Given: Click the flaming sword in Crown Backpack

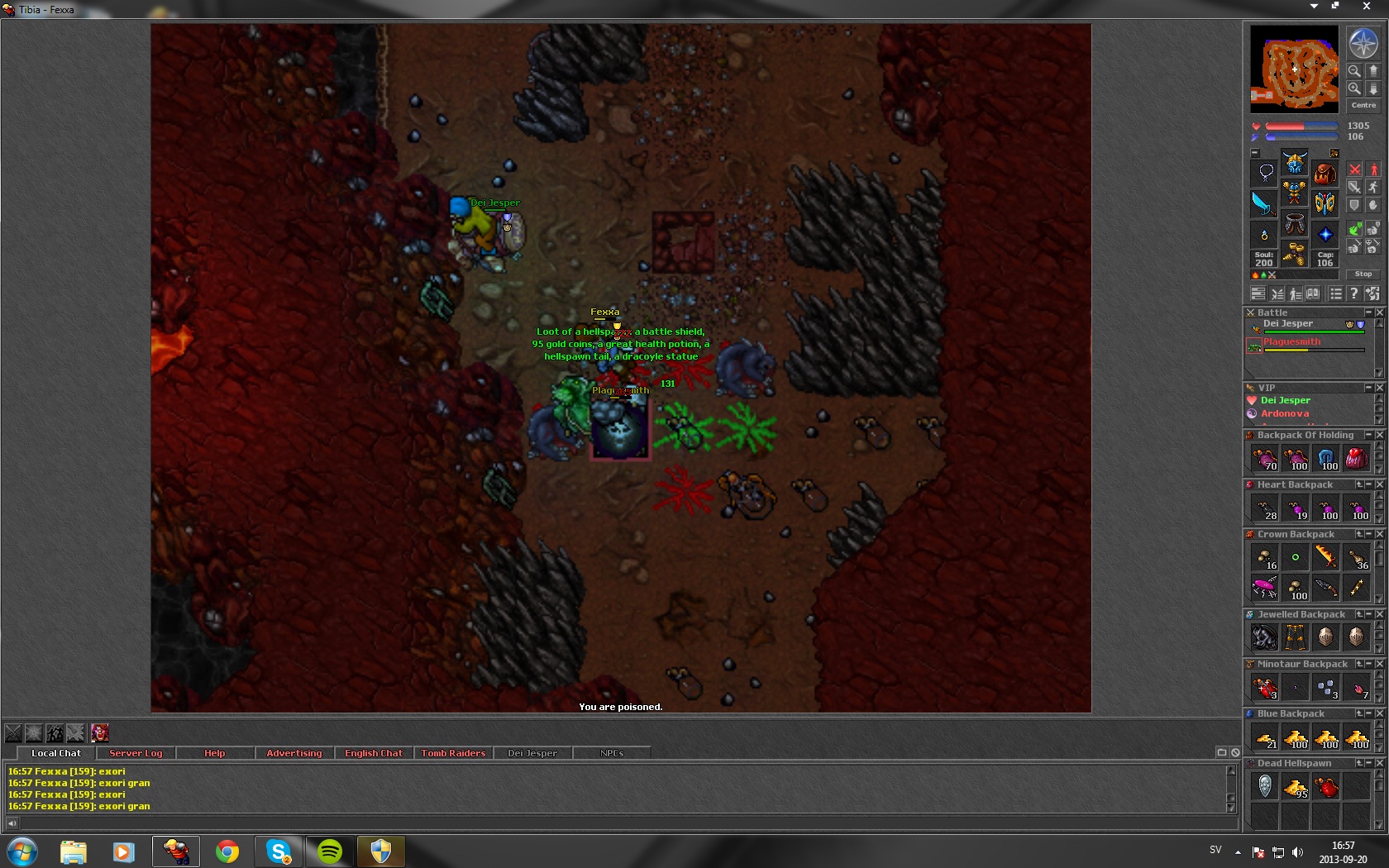Looking at the screenshot, I should point(1325,556).
